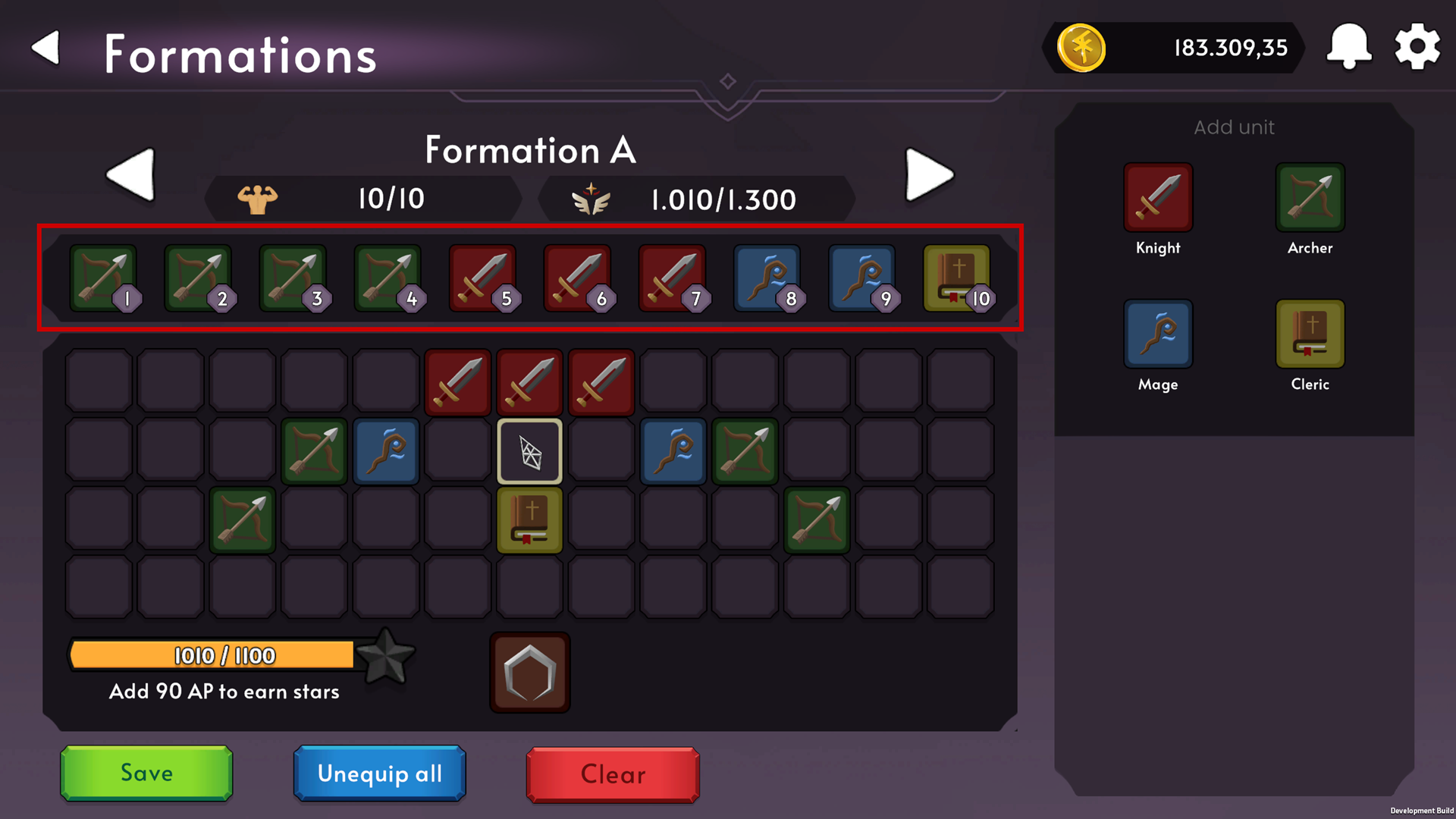Click the 1010/1100 AP progress bar
Image resolution: width=1456 pixels, height=819 pixels.
[x=212, y=654]
